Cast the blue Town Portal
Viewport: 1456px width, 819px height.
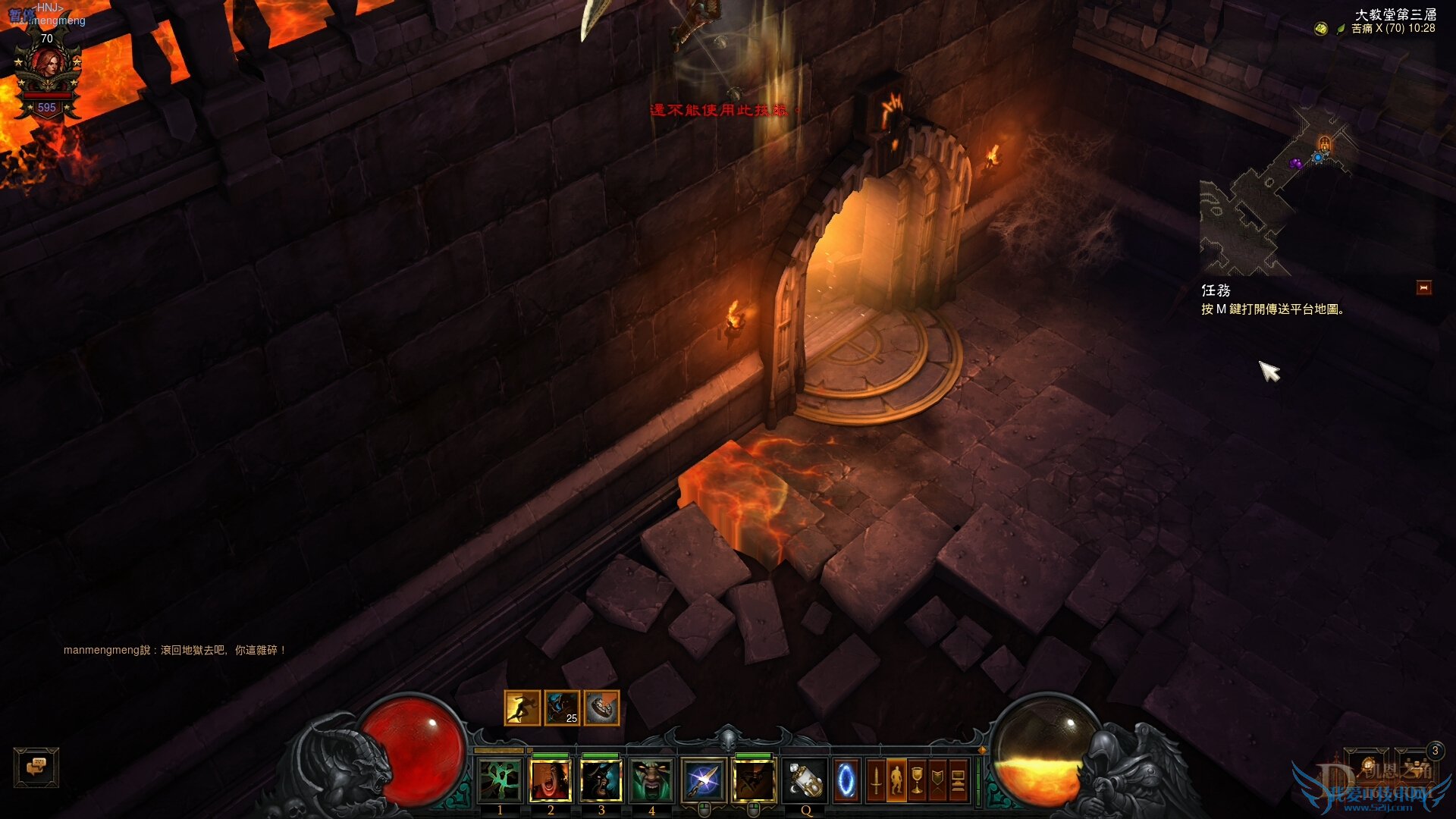point(846,781)
